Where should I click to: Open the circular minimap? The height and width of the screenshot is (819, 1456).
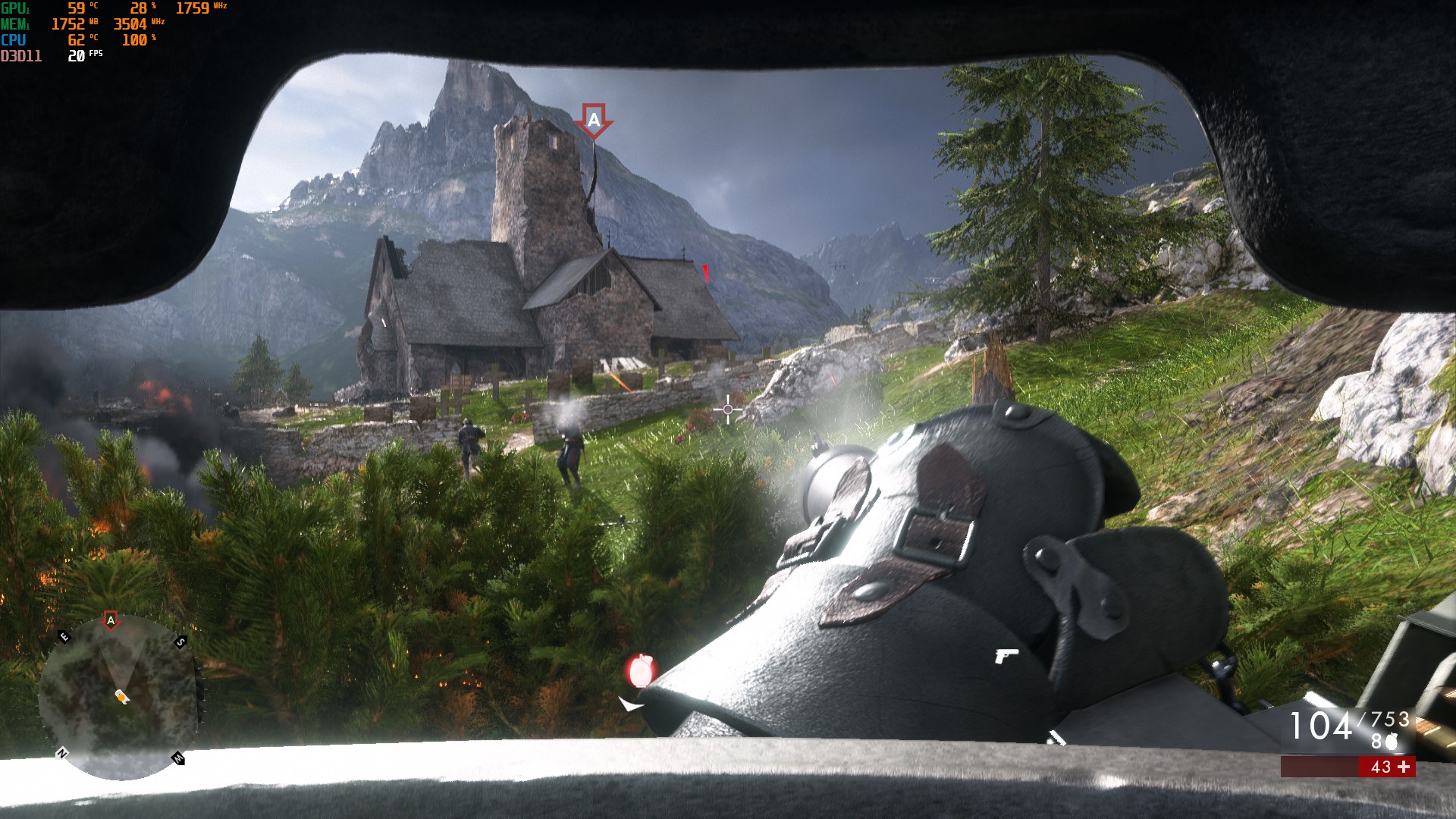(119, 696)
